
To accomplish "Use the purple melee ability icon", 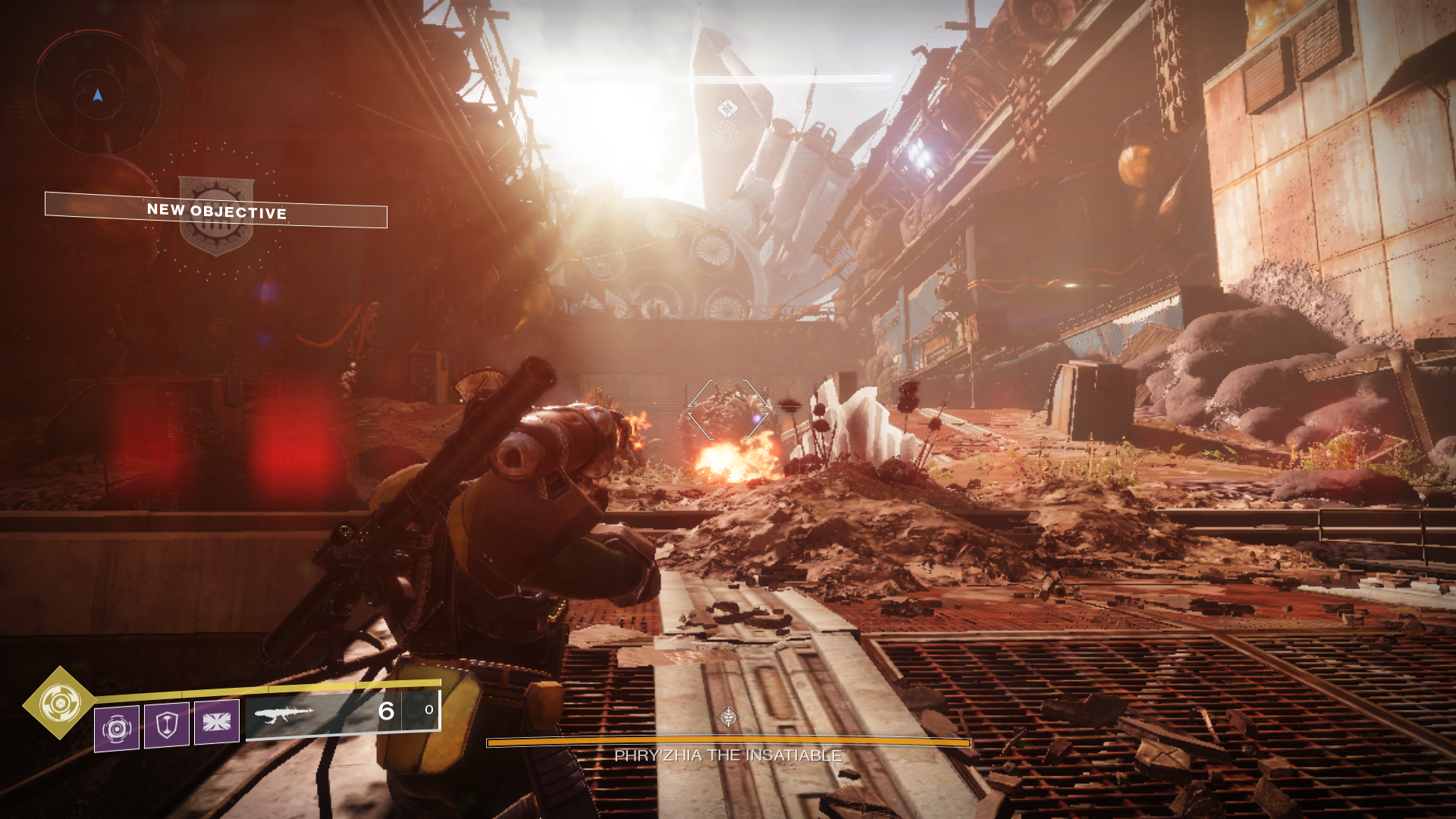I will tap(217, 722).
